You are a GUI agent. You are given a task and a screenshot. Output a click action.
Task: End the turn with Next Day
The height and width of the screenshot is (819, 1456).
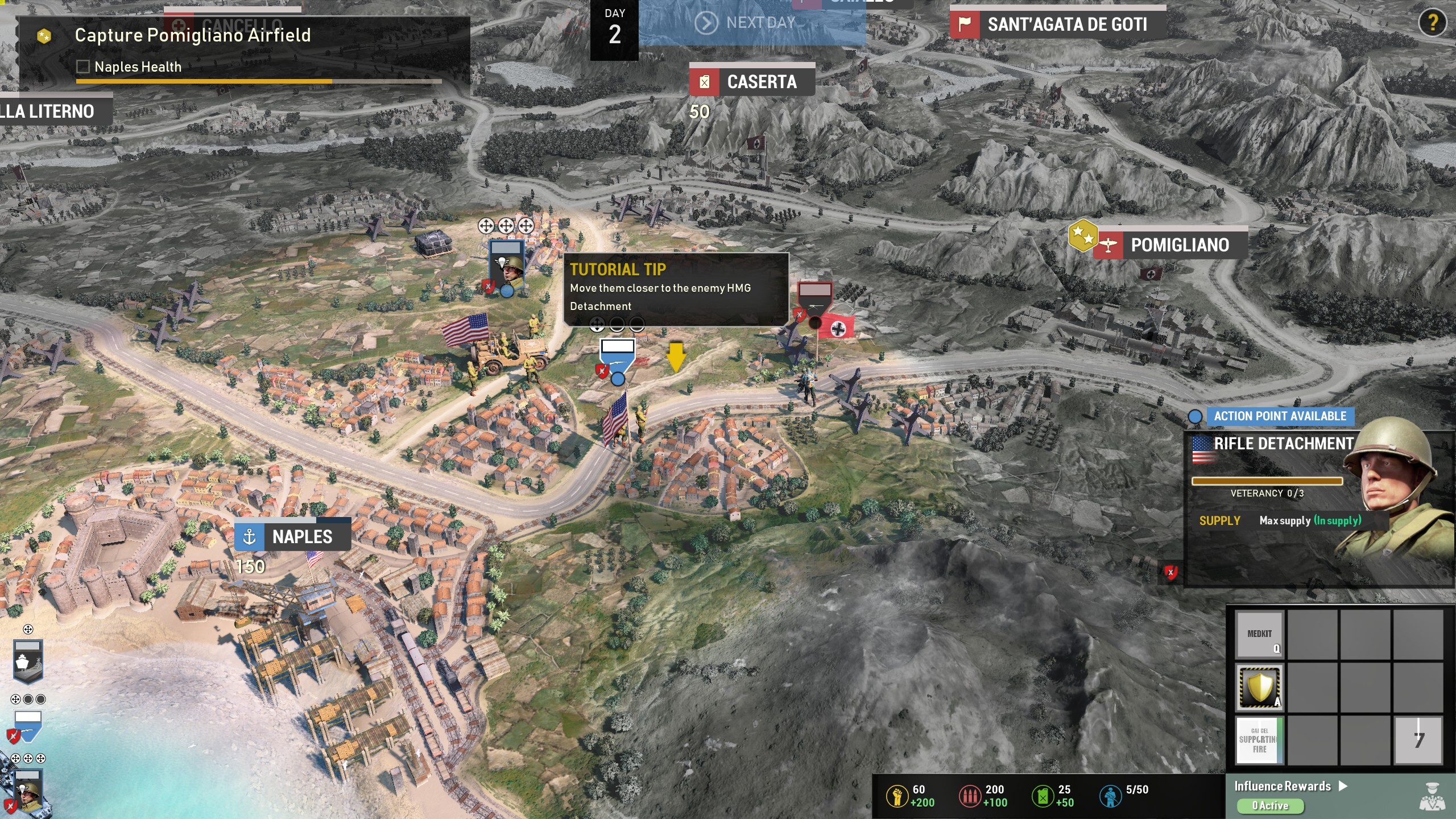(x=751, y=23)
